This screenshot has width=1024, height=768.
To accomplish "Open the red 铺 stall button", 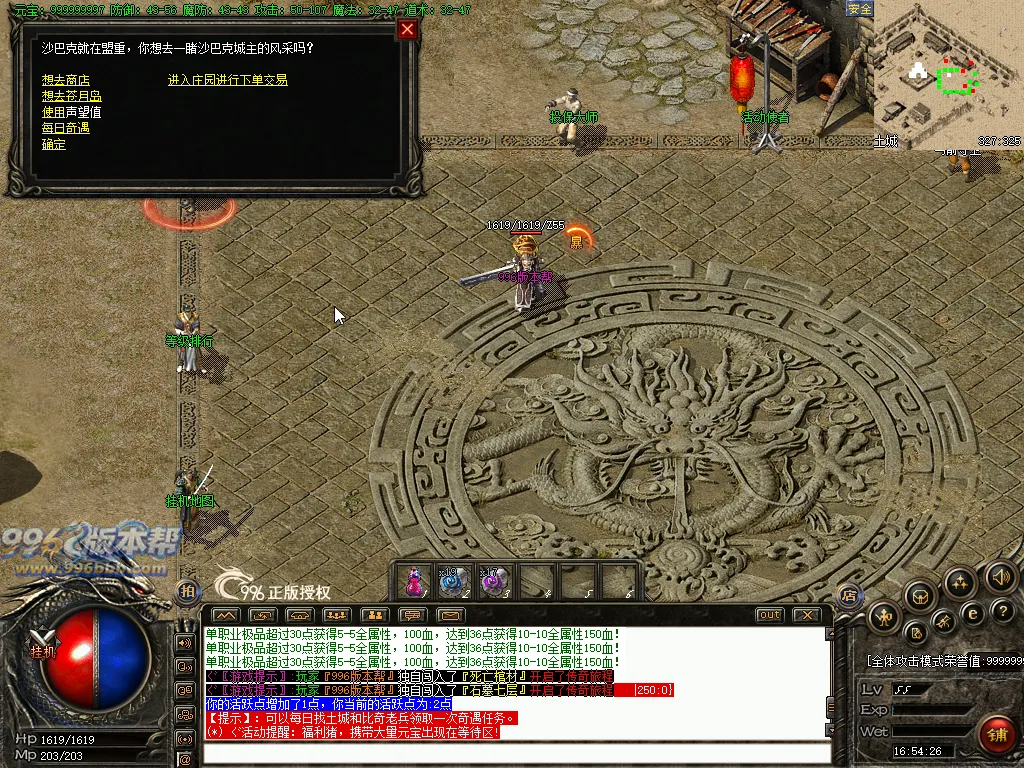I will (996, 735).
